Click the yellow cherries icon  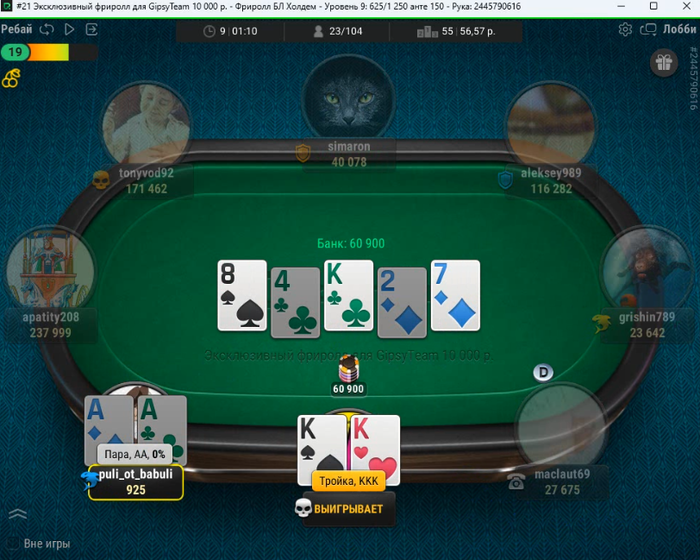11,76
